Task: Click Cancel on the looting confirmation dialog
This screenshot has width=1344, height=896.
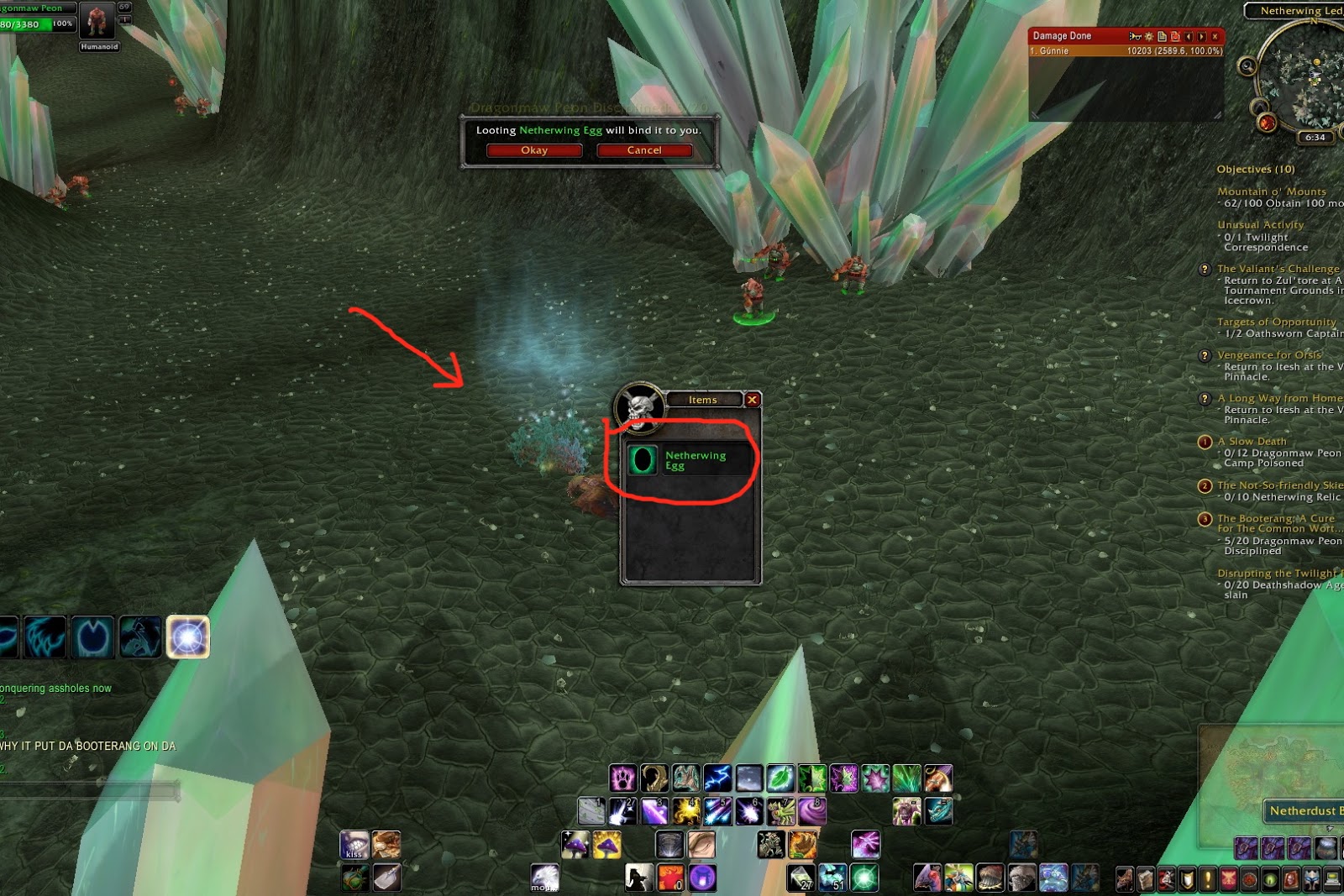Action: 644,149
